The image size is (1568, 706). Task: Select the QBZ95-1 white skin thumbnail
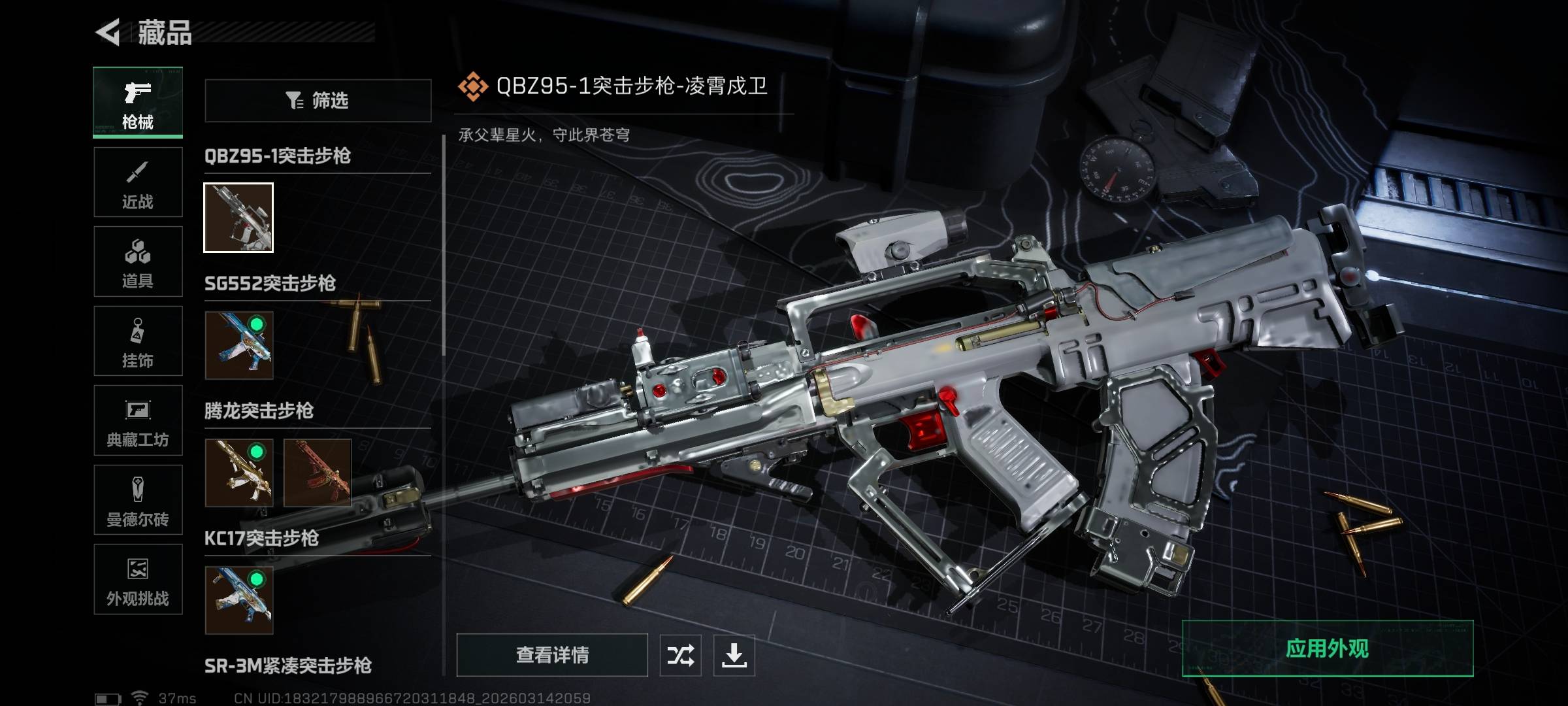point(238,218)
